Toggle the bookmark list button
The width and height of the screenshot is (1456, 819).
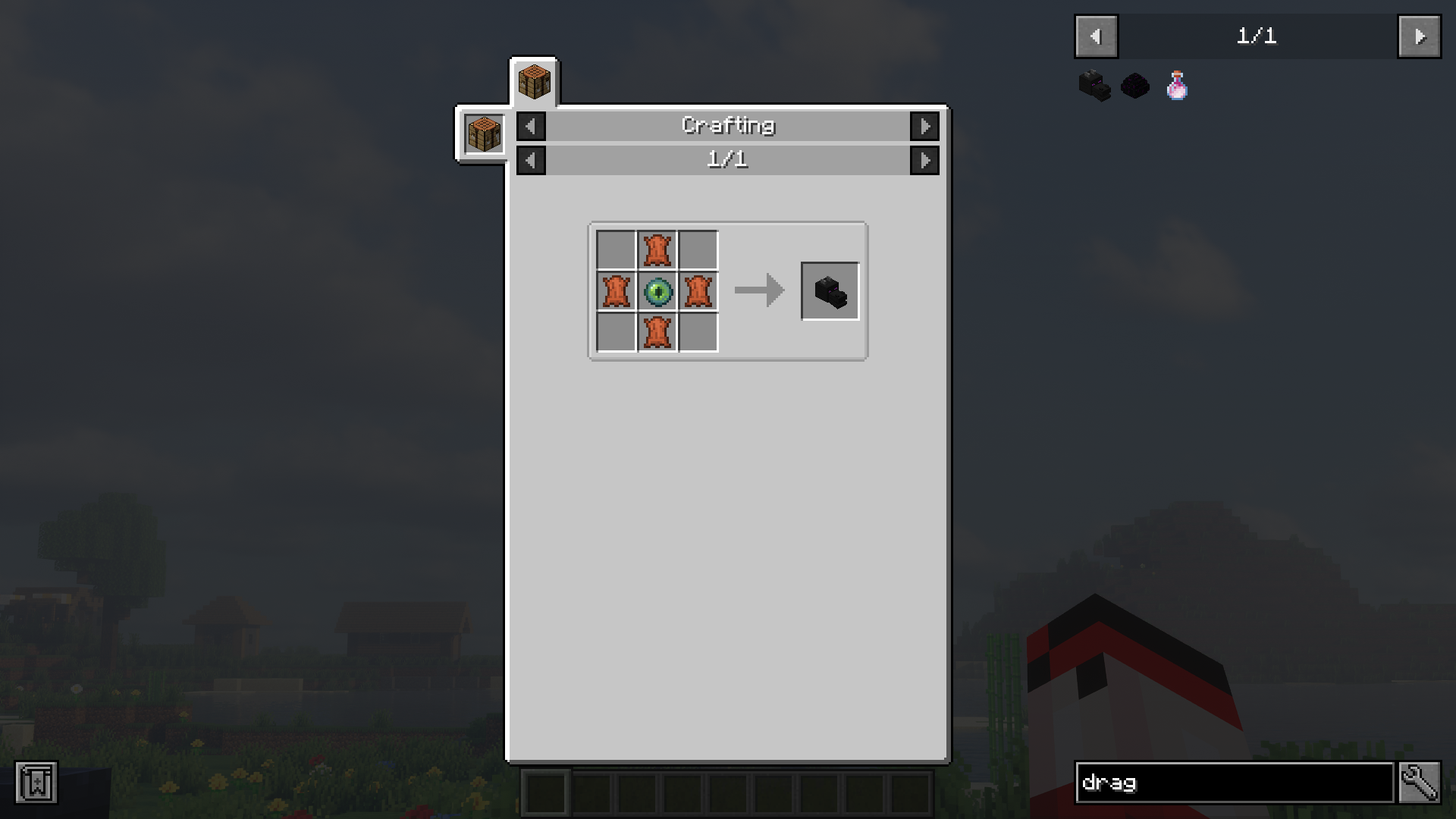(x=36, y=783)
